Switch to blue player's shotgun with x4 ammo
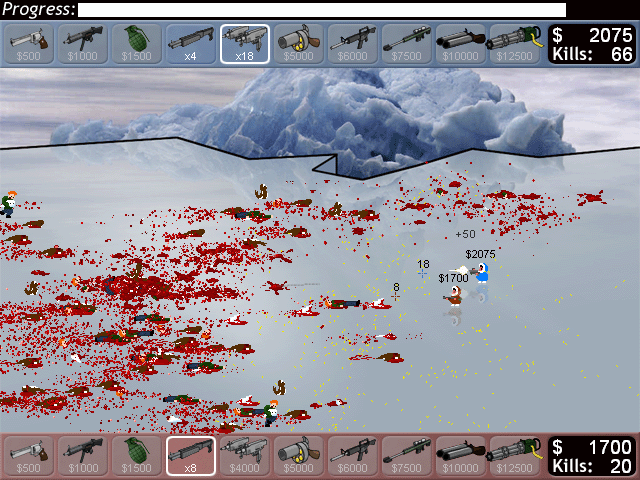The width and height of the screenshot is (640, 480). click(x=191, y=45)
